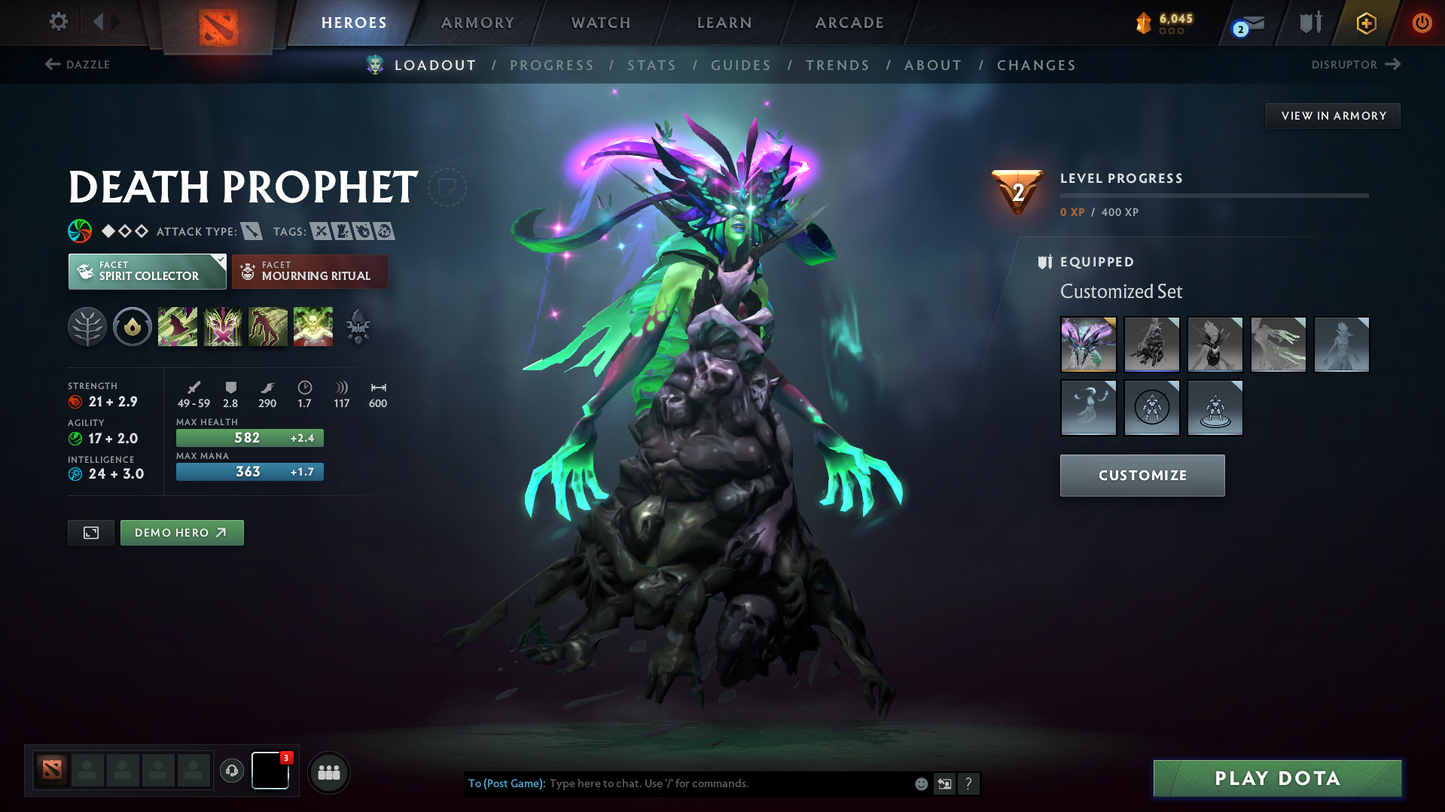Select the Spirit Collector facet
1445x812 pixels.
coord(147,271)
